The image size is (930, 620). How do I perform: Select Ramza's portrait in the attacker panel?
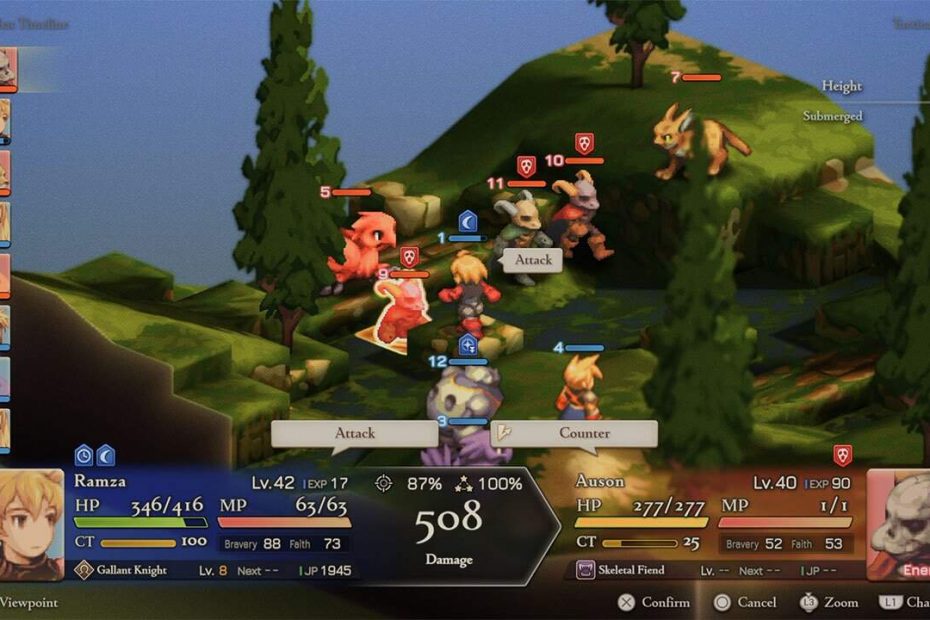(x=32, y=523)
